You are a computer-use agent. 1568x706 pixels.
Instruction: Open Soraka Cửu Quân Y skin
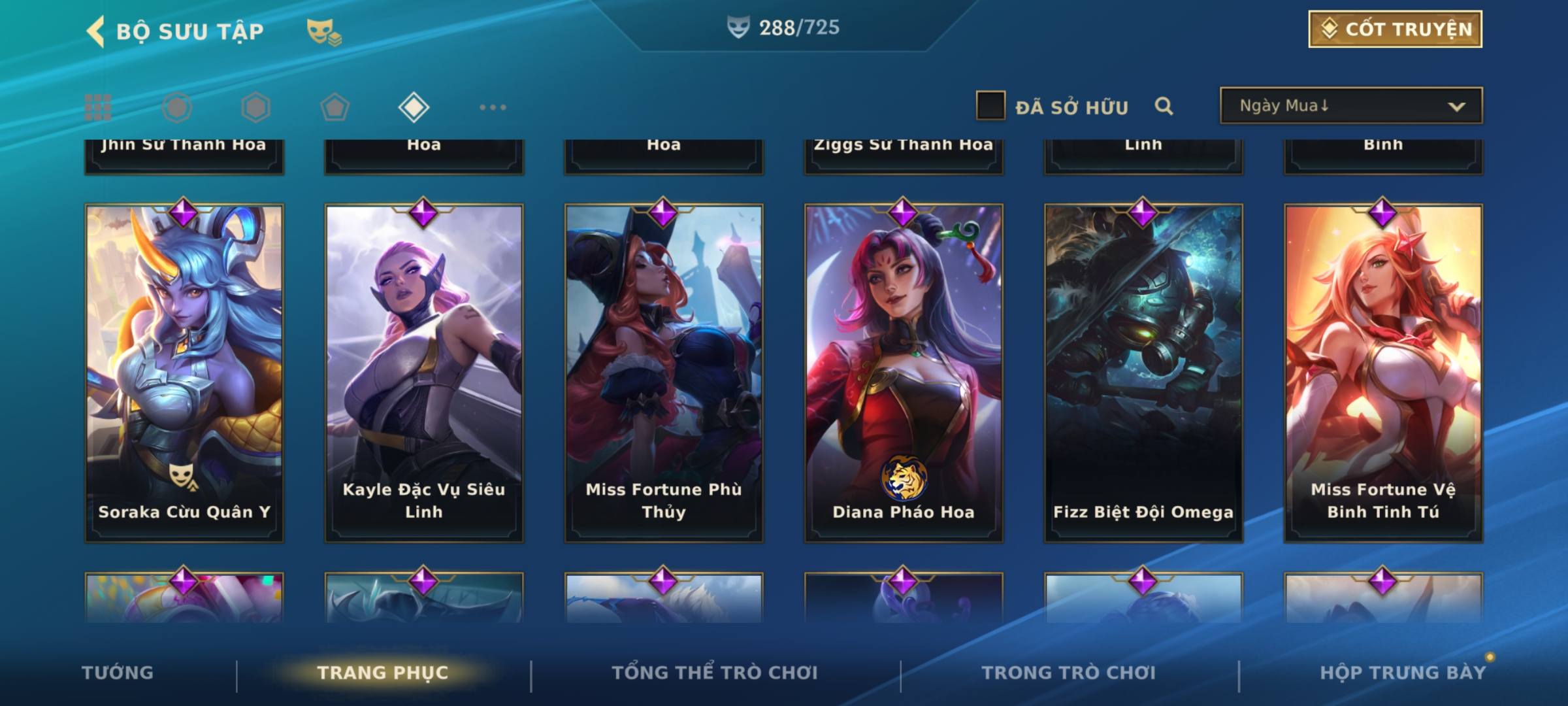tap(184, 373)
